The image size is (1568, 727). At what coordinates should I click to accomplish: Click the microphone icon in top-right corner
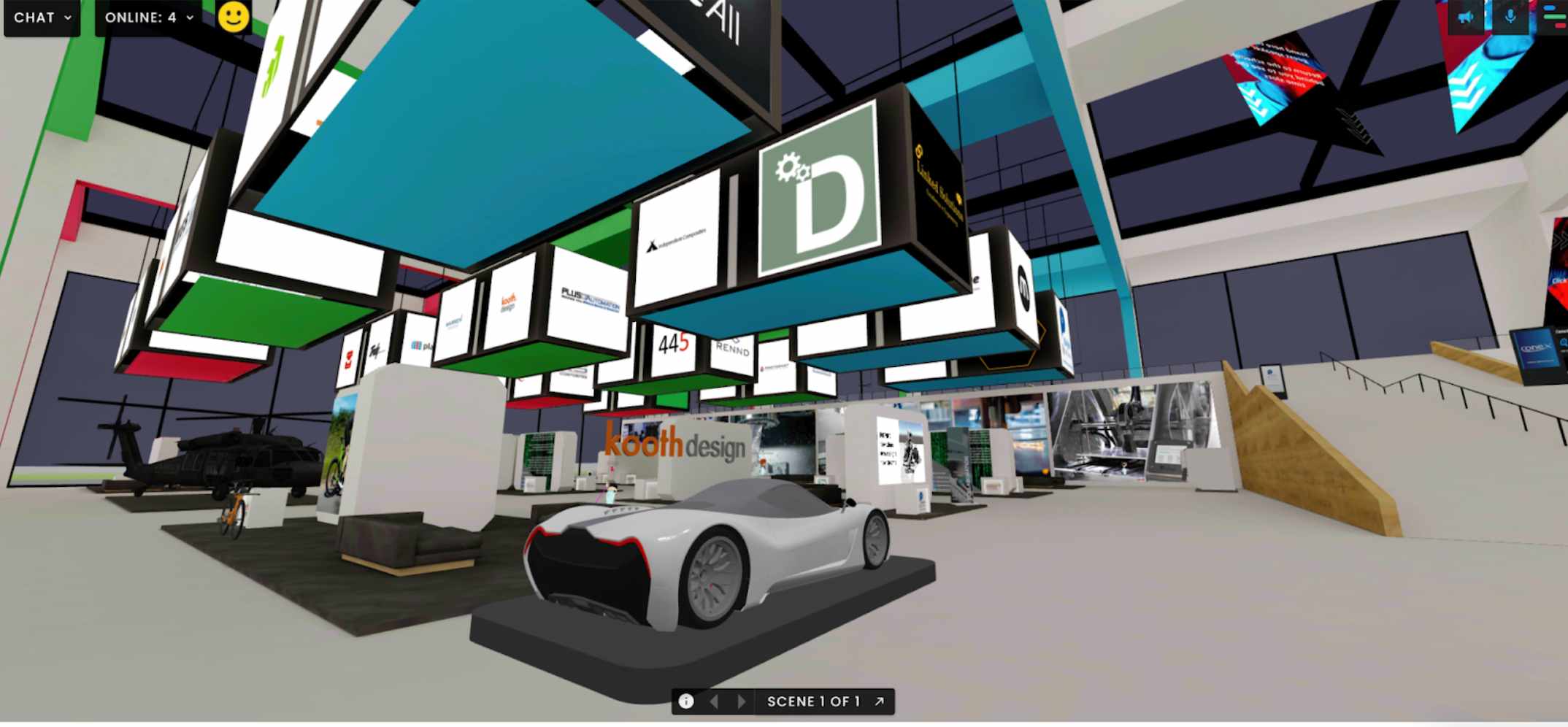pos(1510,18)
